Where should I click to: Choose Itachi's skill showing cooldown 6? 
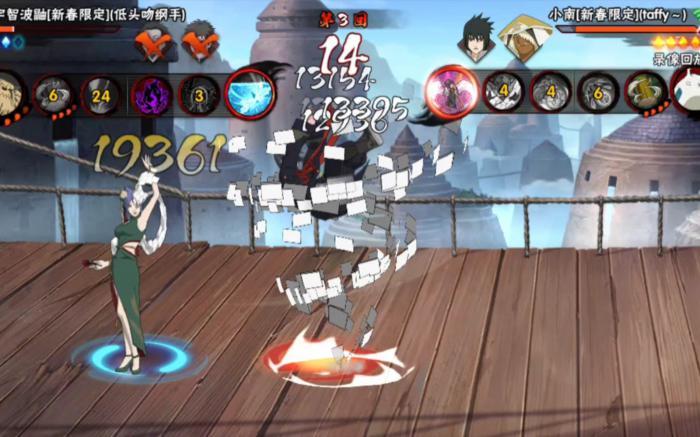(x=54, y=95)
